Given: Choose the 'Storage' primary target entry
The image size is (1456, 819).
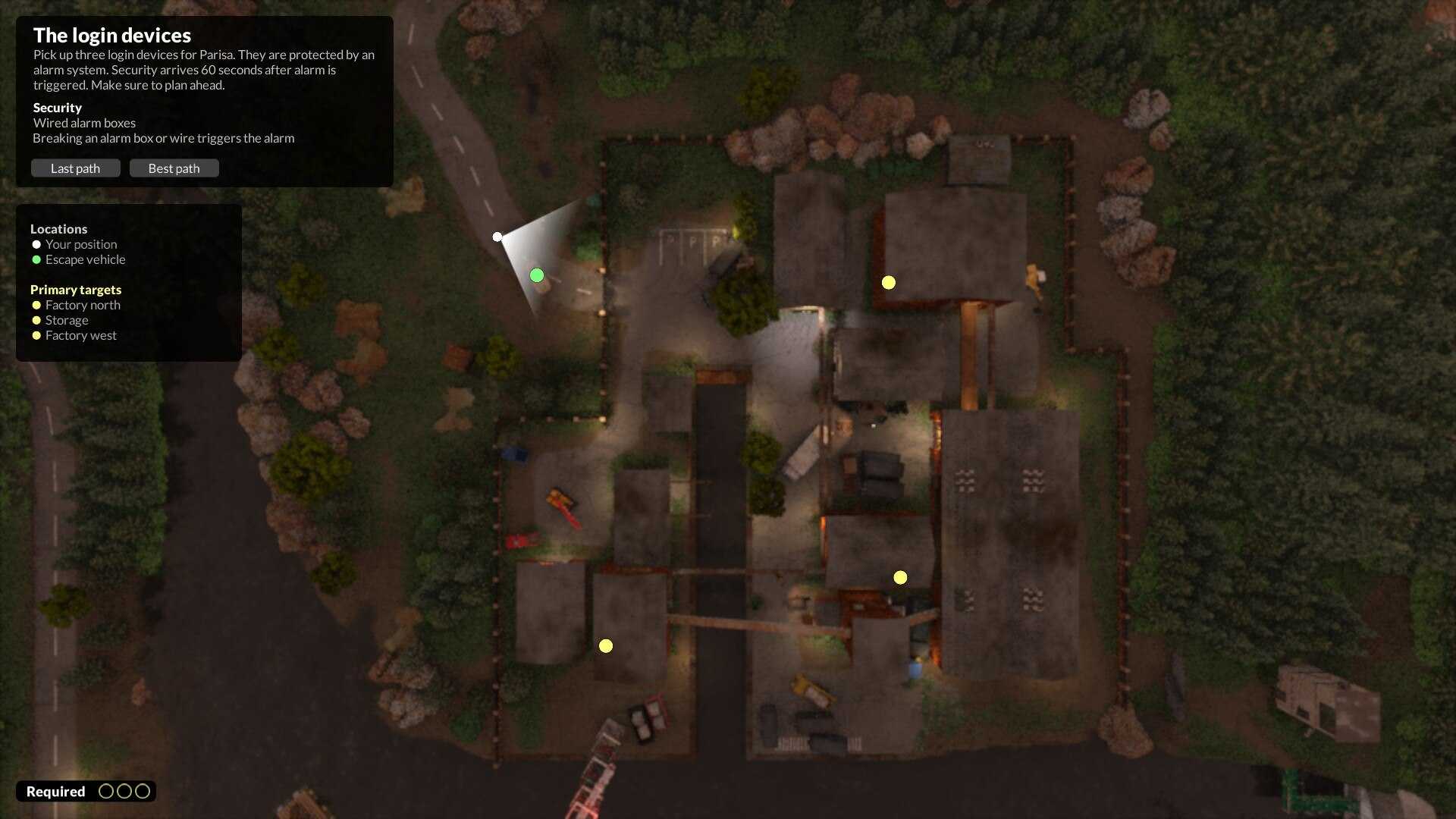Looking at the screenshot, I should tap(66, 320).
